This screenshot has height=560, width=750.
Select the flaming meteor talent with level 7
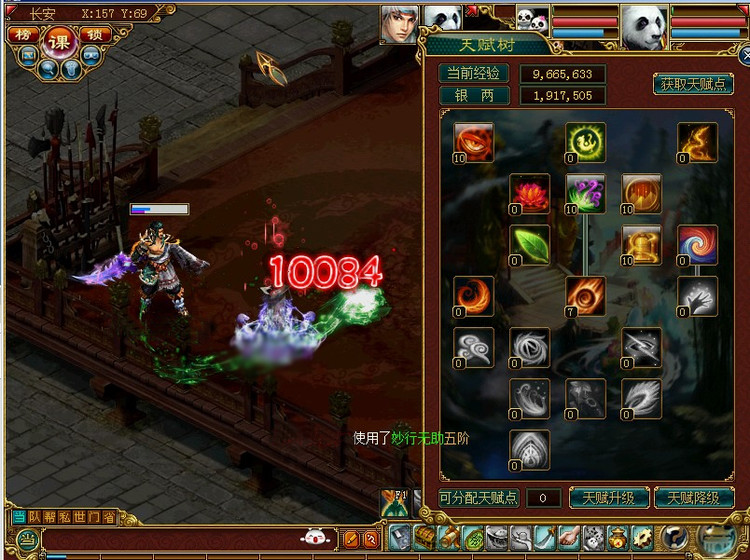[584, 296]
